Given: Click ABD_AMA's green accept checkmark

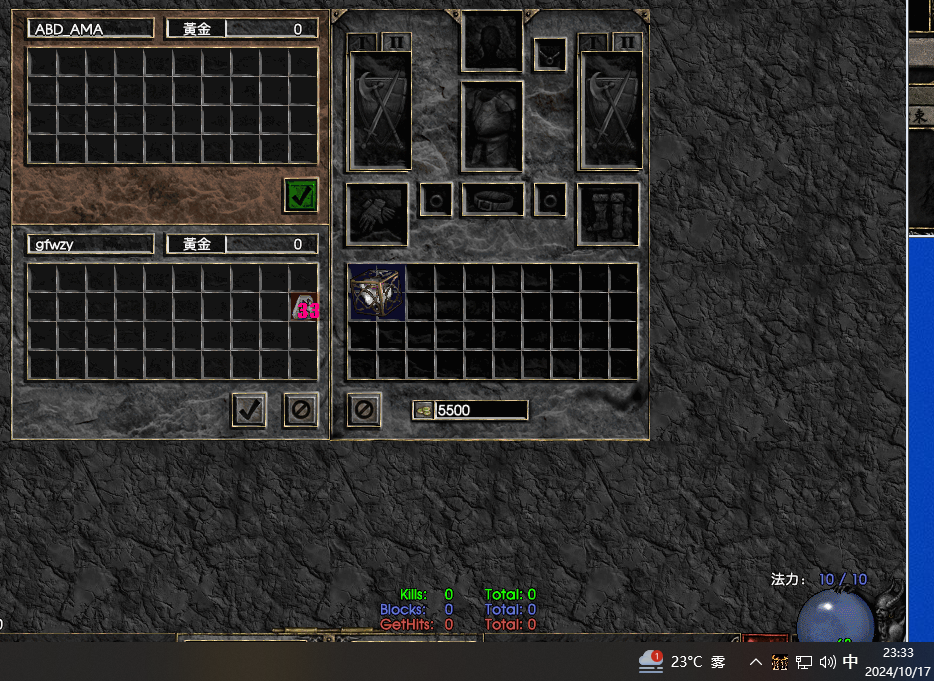Looking at the screenshot, I should point(300,195).
